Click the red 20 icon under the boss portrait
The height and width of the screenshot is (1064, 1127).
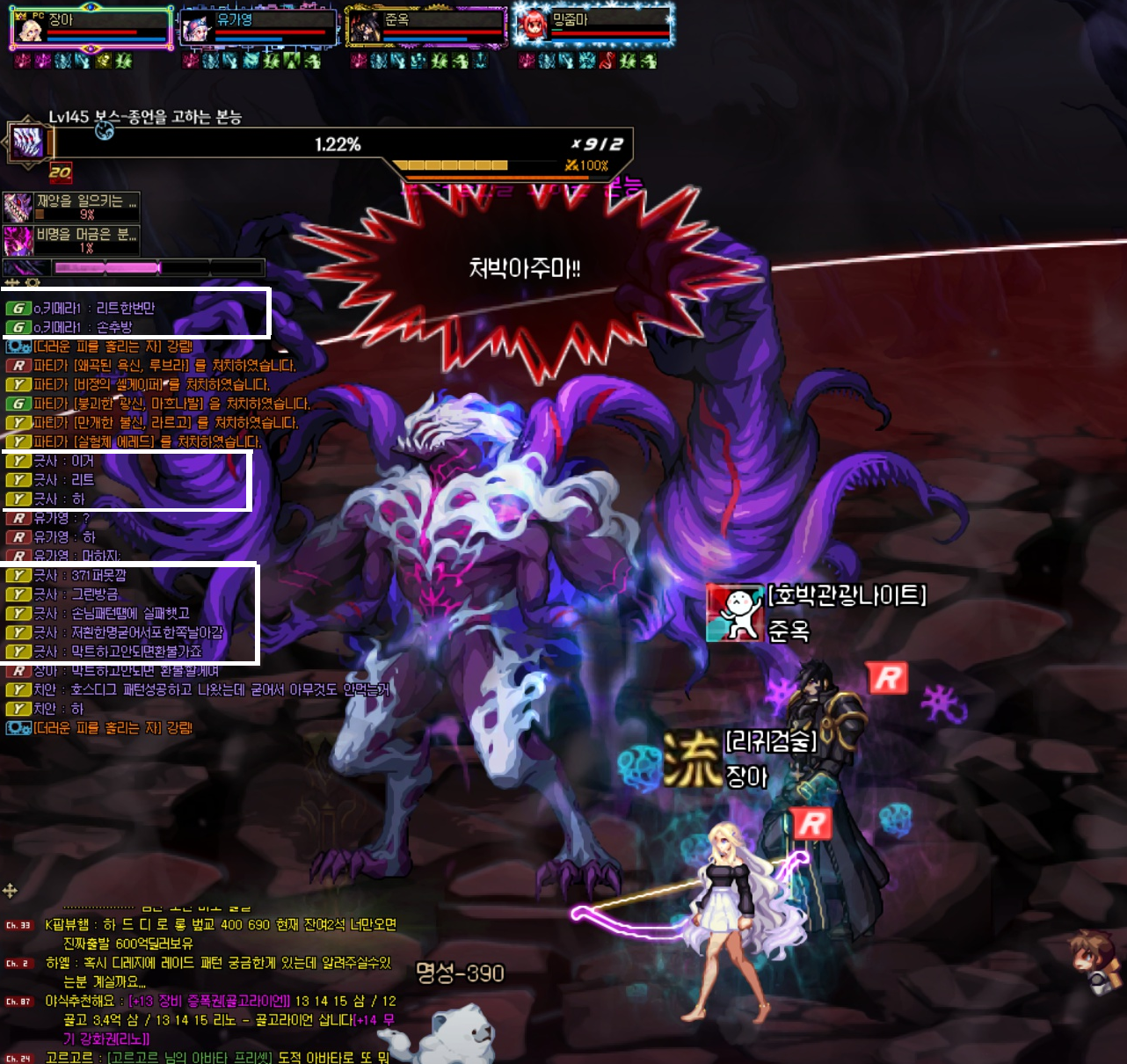(x=61, y=172)
